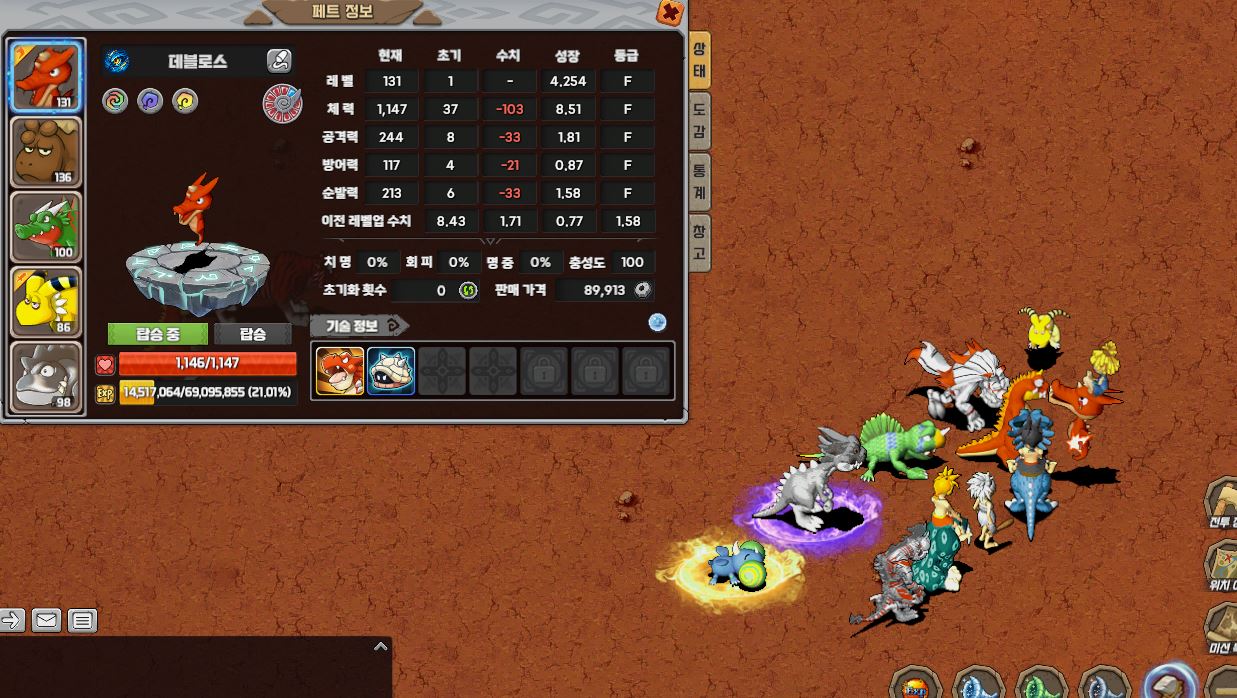This screenshot has width=1237, height=698.
Task: Click the red spiral dial emblem
Action: pos(282,103)
